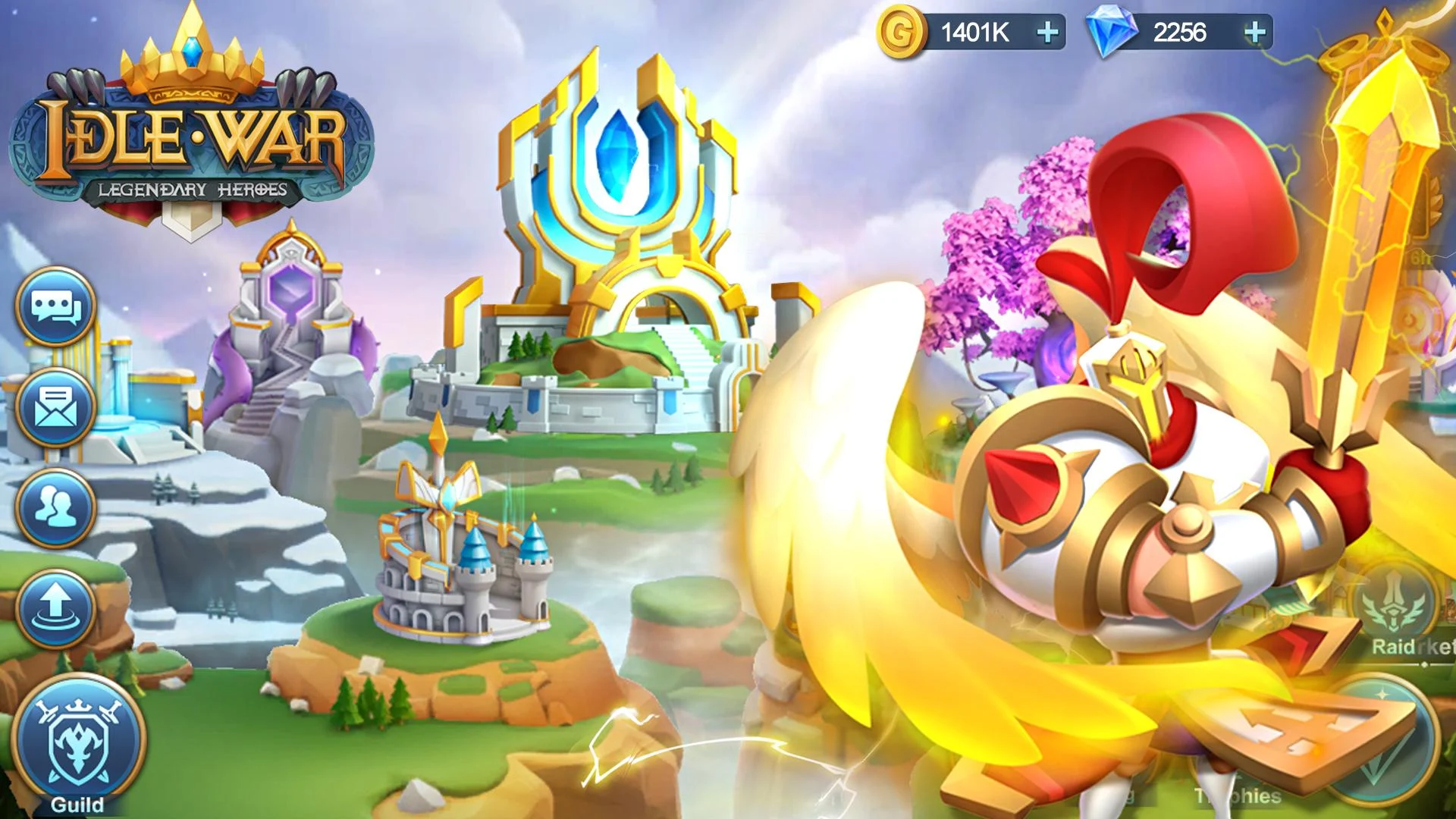Open the mail envelope button

click(56, 408)
